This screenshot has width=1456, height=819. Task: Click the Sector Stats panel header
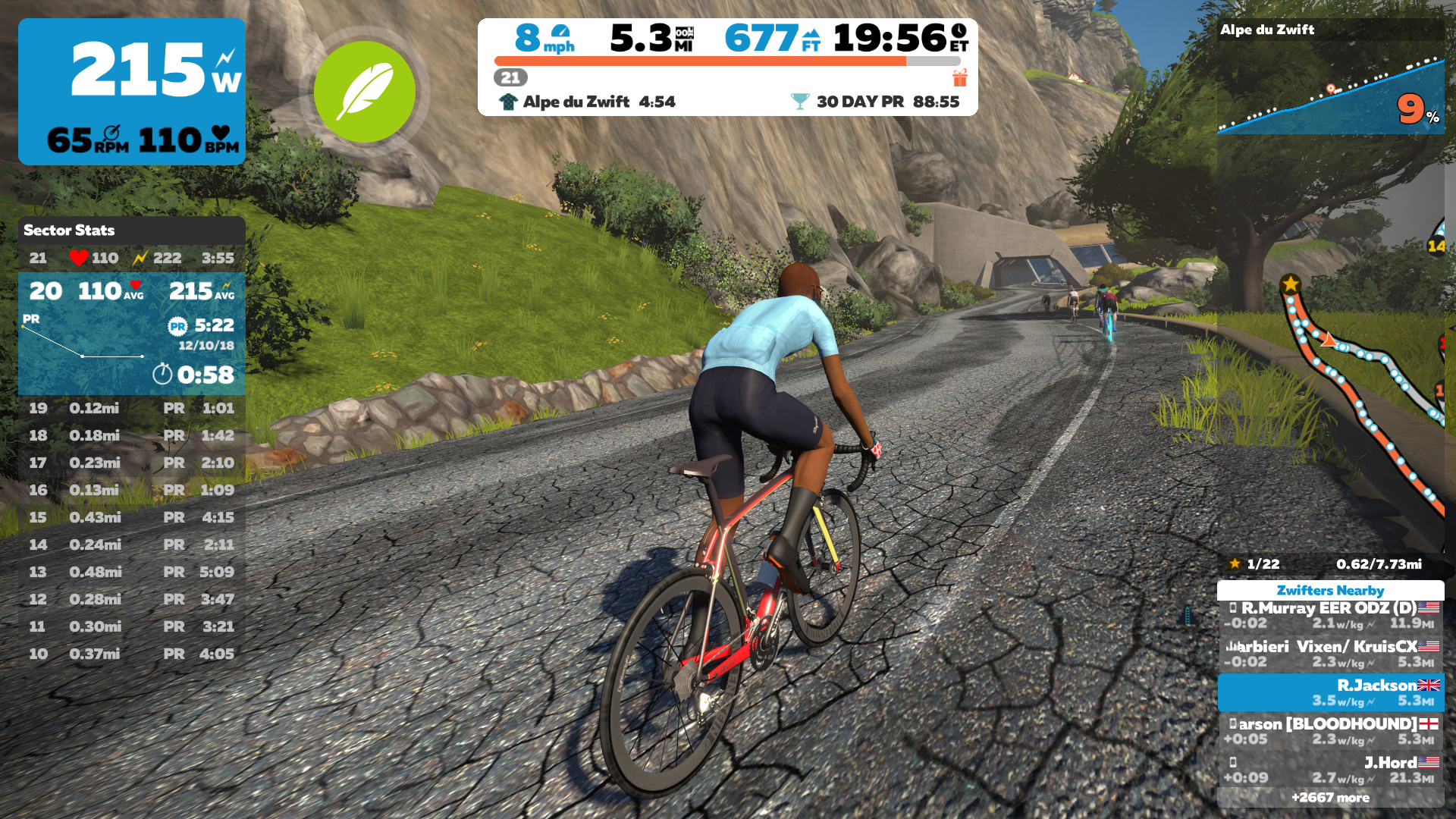point(131,230)
